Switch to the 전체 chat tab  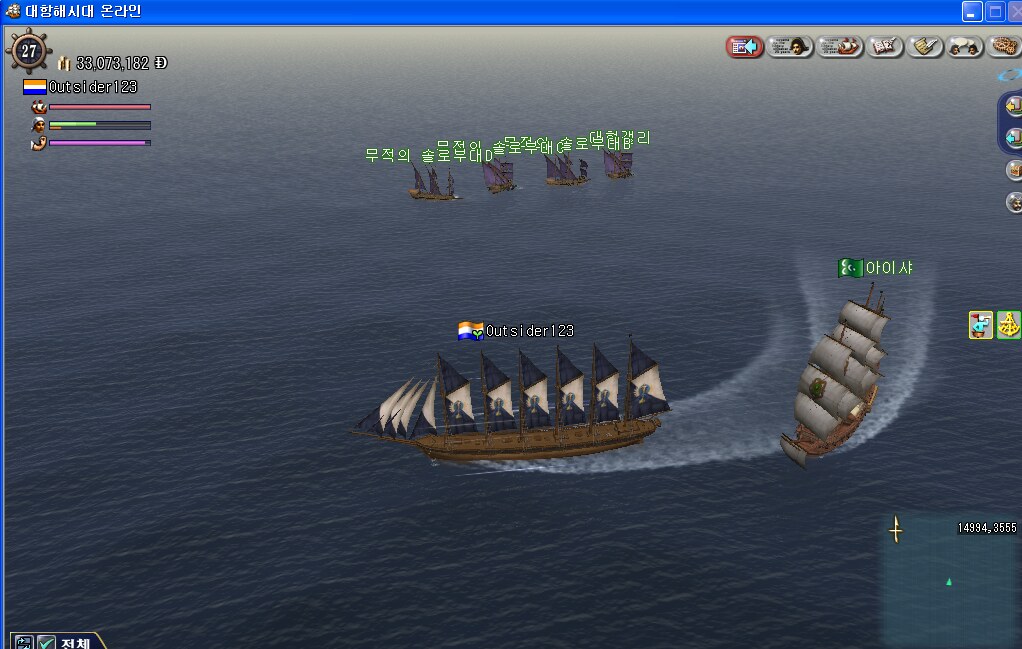[76, 642]
